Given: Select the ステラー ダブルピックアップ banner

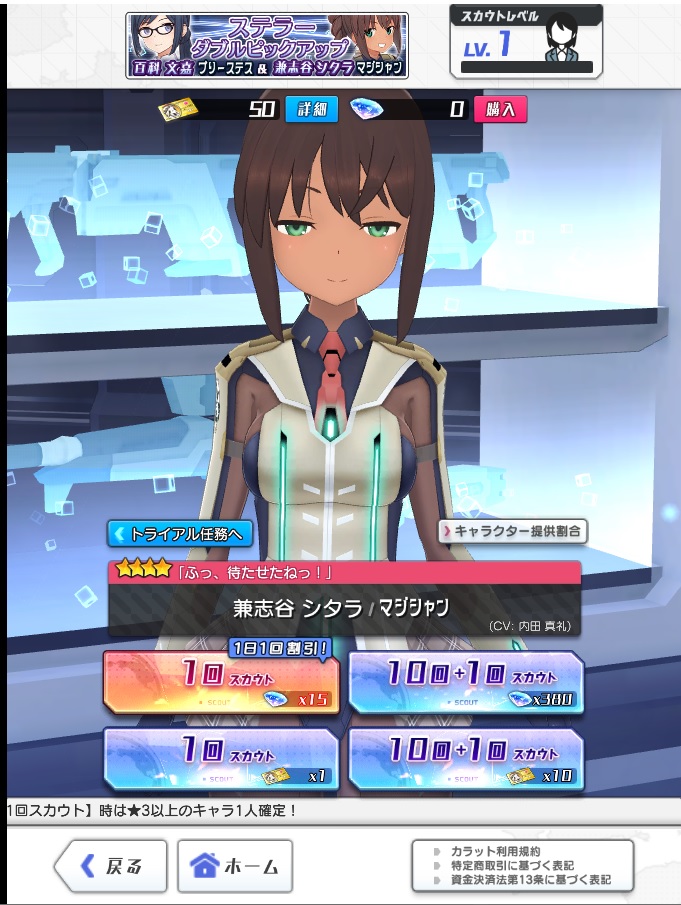Looking at the screenshot, I should pos(267,45).
